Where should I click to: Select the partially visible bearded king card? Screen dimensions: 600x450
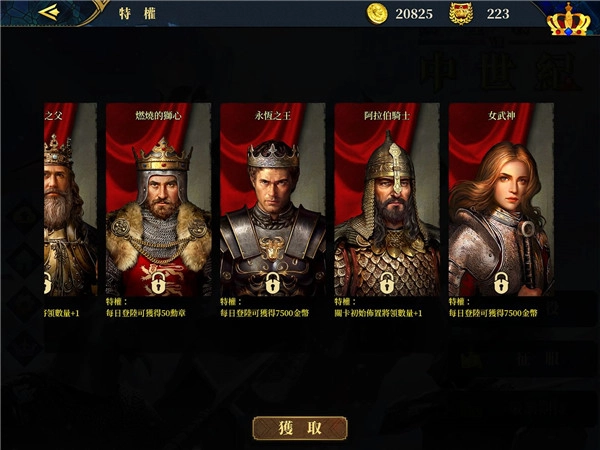[69, 200]
